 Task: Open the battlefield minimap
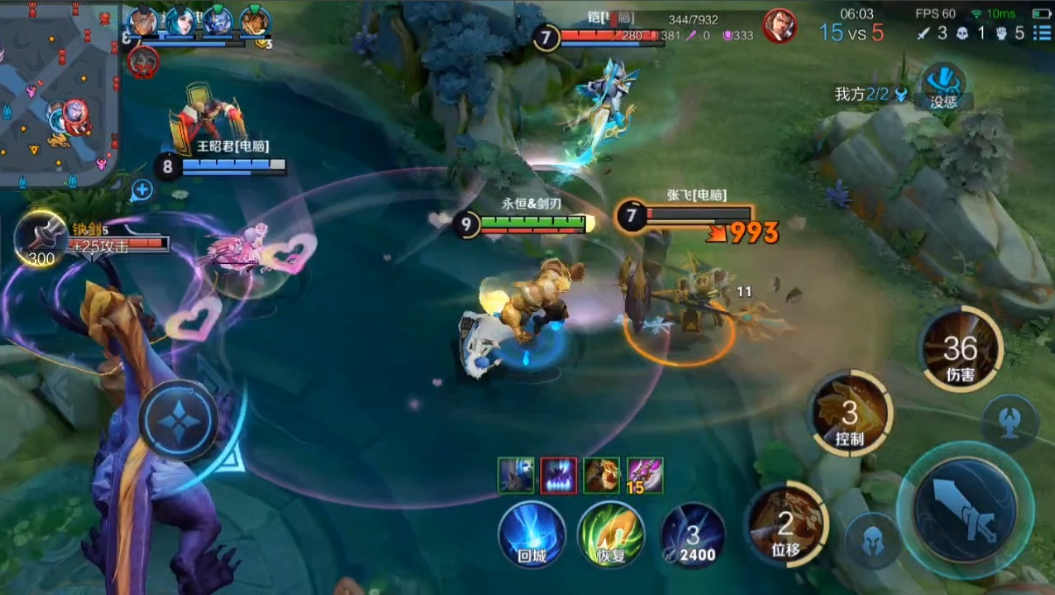click(x=58, y=95)
